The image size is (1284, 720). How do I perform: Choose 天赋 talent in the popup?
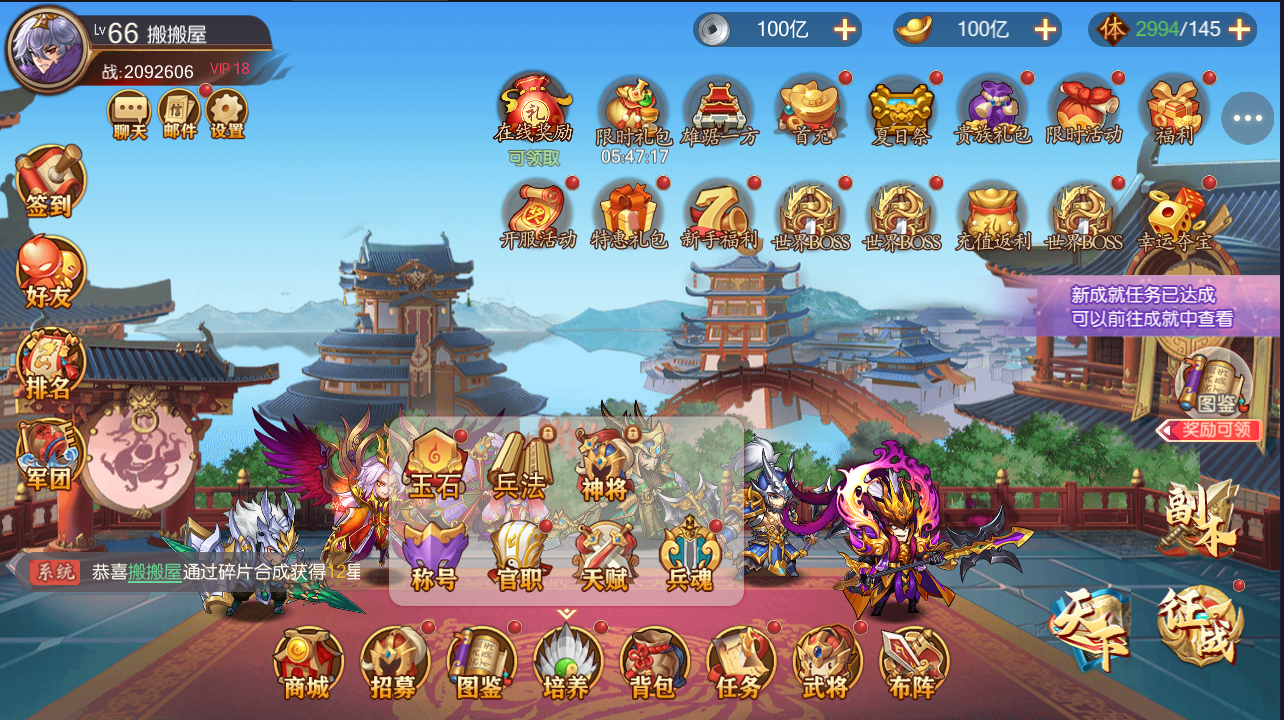click(604, 555)
